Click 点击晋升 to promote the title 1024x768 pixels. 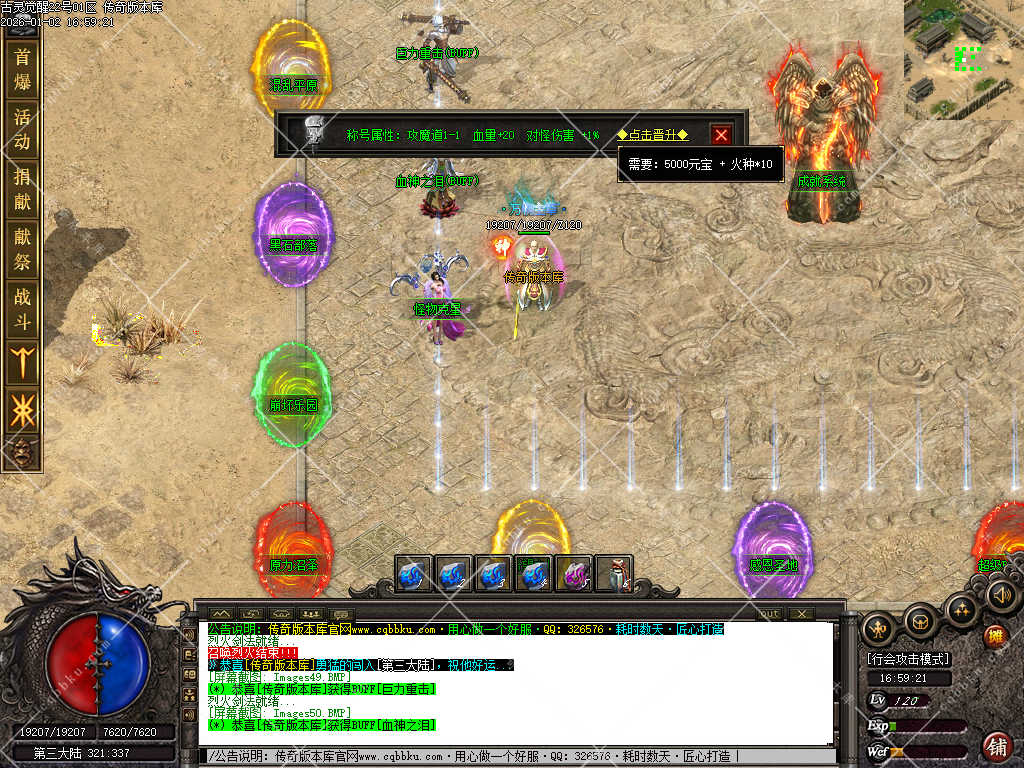[x=652, y=135]
